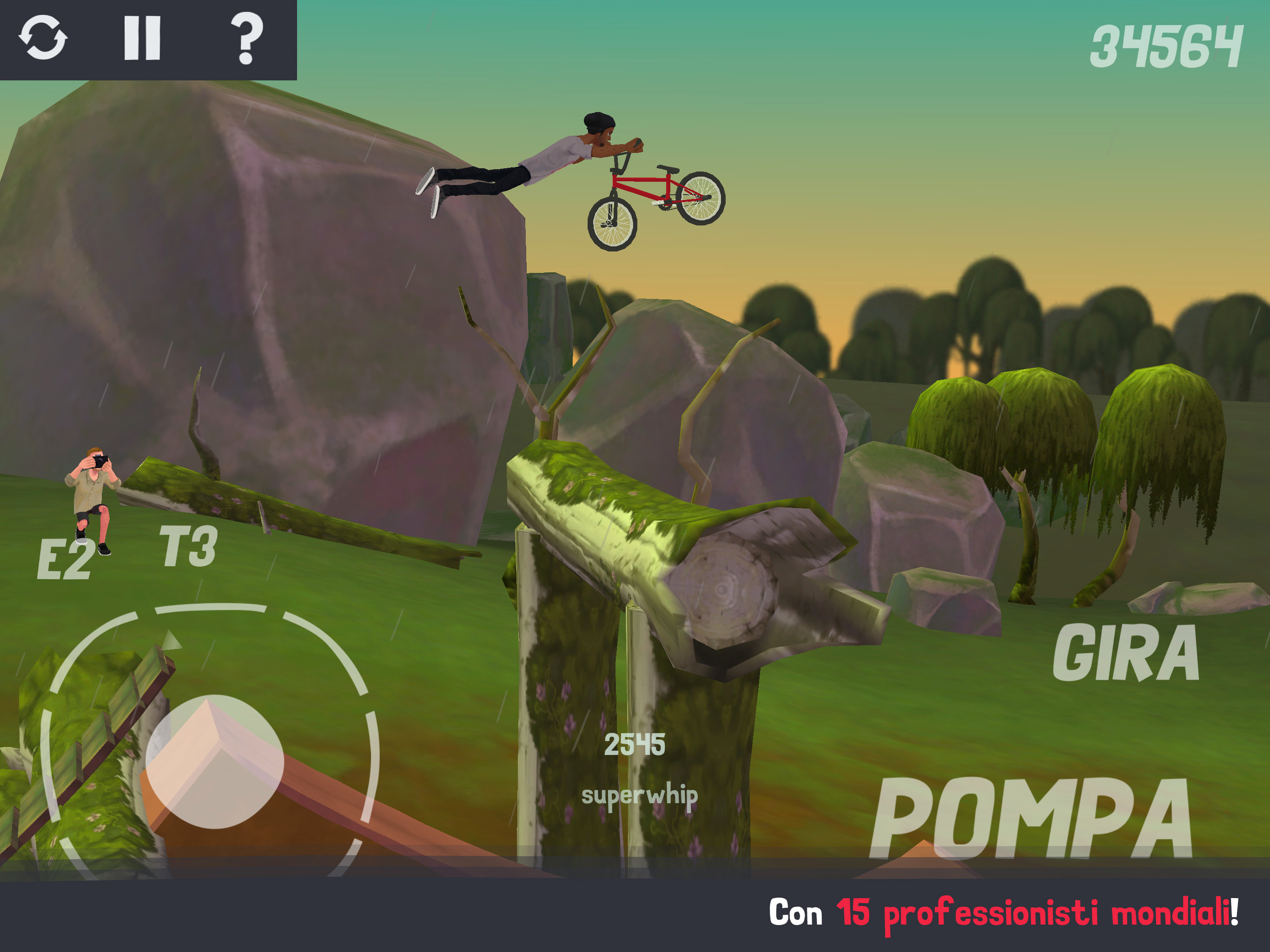Screen dimensions: 1270x952
Task: Pause the game
Action: coord(142,38)
